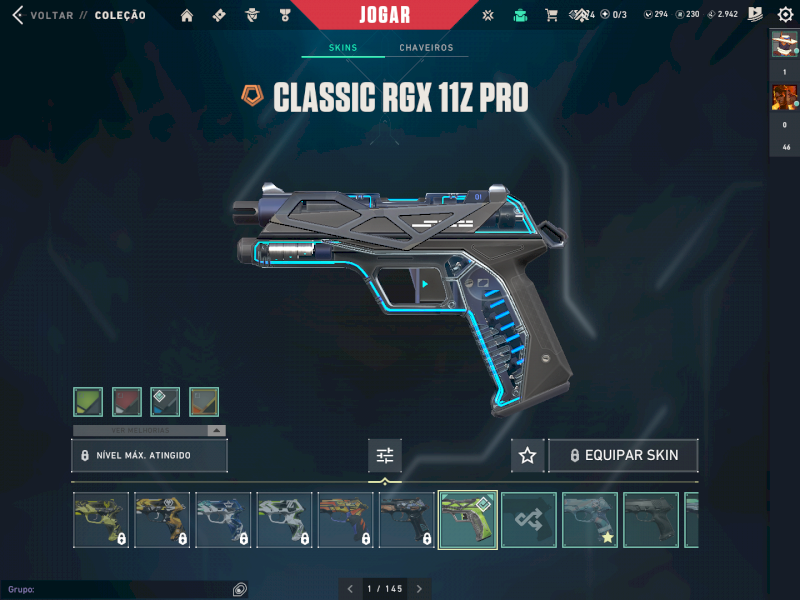Image resolution: width=800 pixels, height=600 pixels.
Task: Select the random skin shuffle tile
Action: click(529, 520)
